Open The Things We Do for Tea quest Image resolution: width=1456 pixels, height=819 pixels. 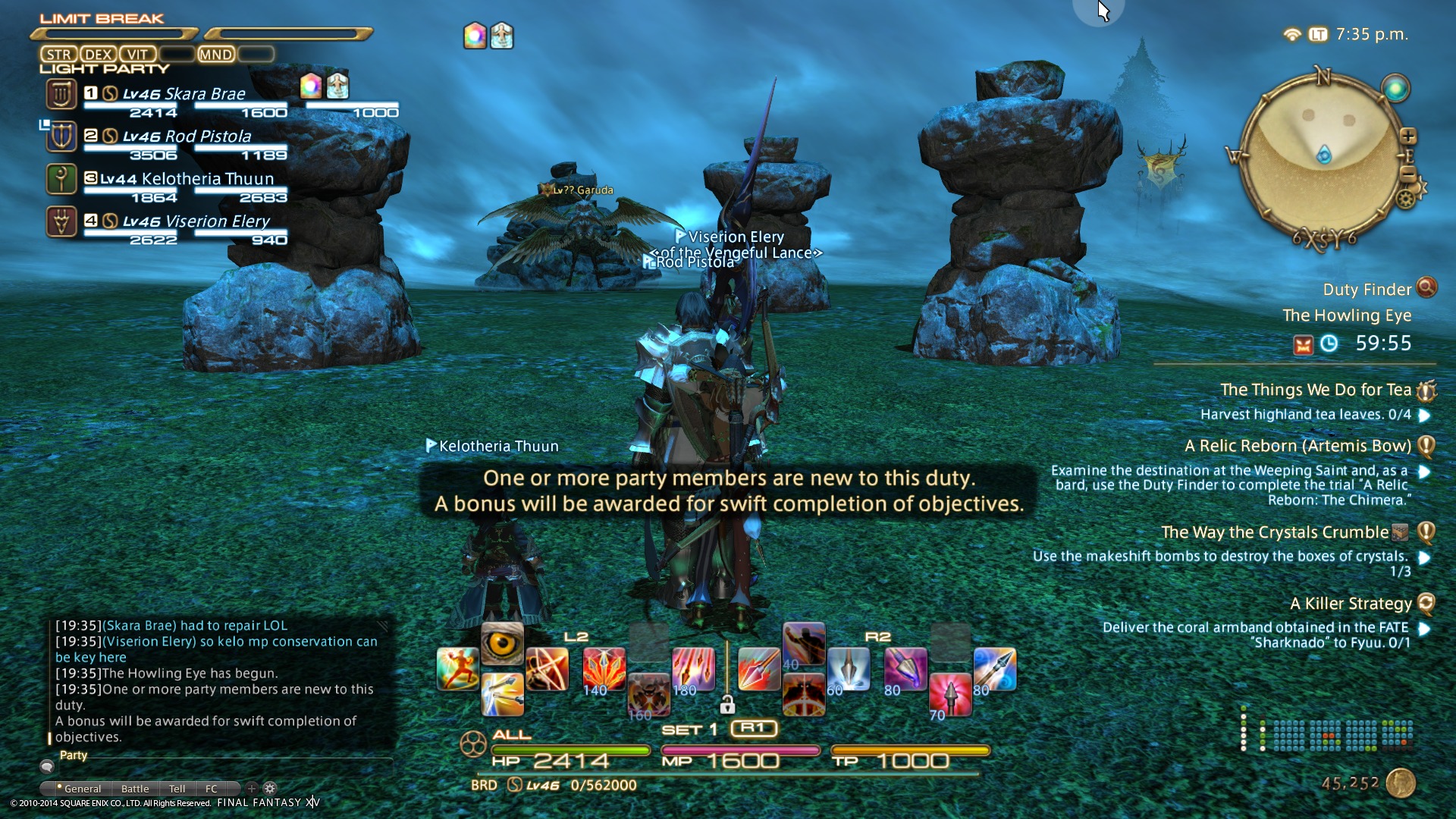coord(1315,390)
